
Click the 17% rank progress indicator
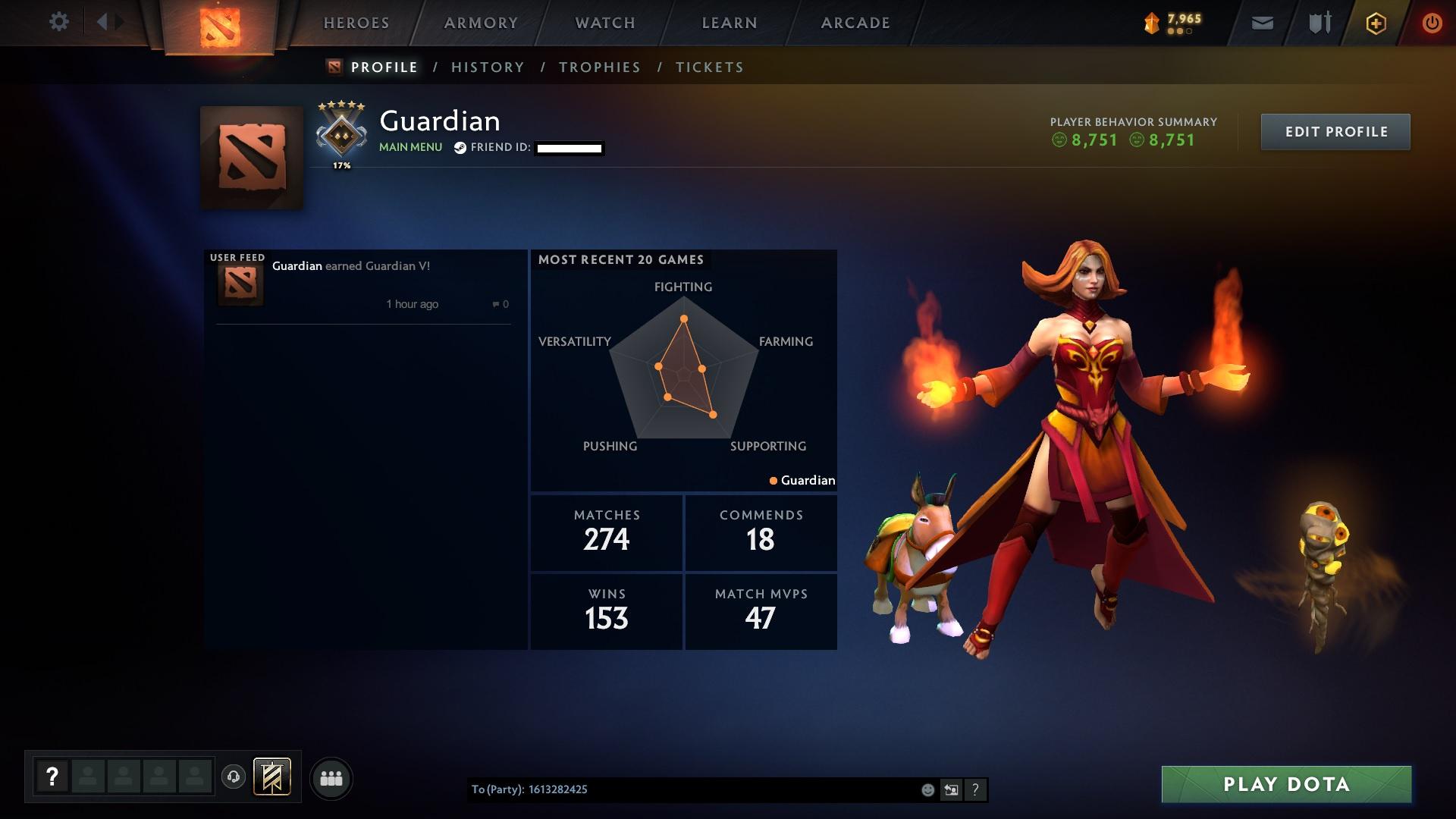pos(341,164)
